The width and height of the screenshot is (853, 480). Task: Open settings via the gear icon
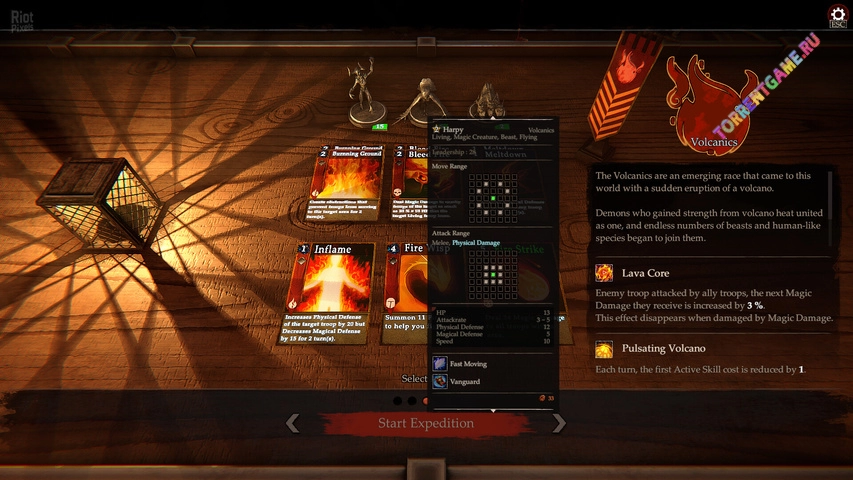(x=837, y=14)
